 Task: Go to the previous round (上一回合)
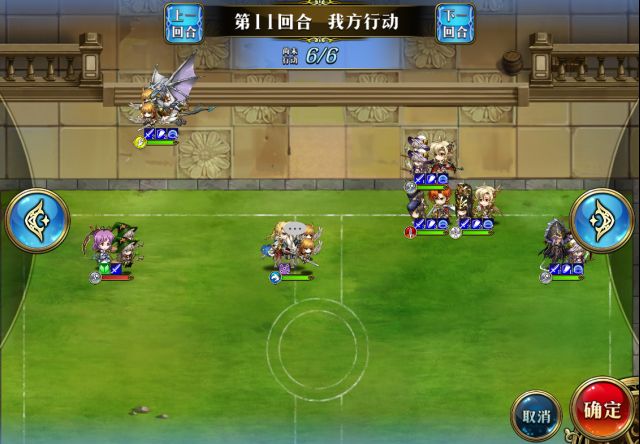coord(183,22)
